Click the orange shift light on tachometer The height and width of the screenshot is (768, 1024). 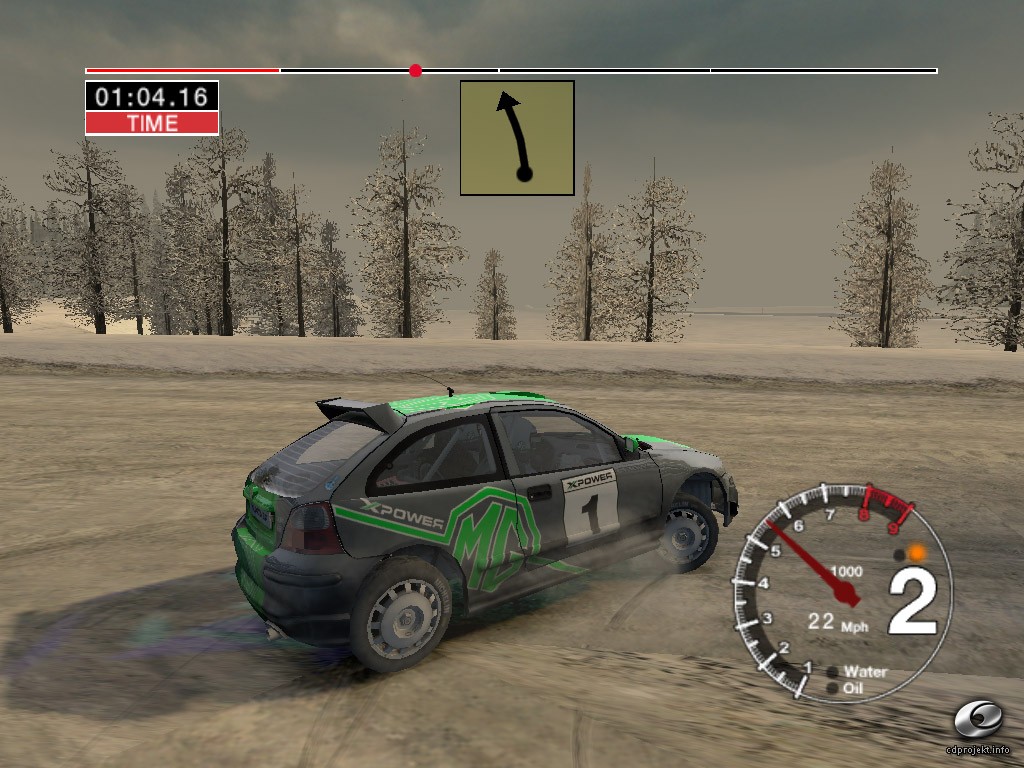click(916, 552)
